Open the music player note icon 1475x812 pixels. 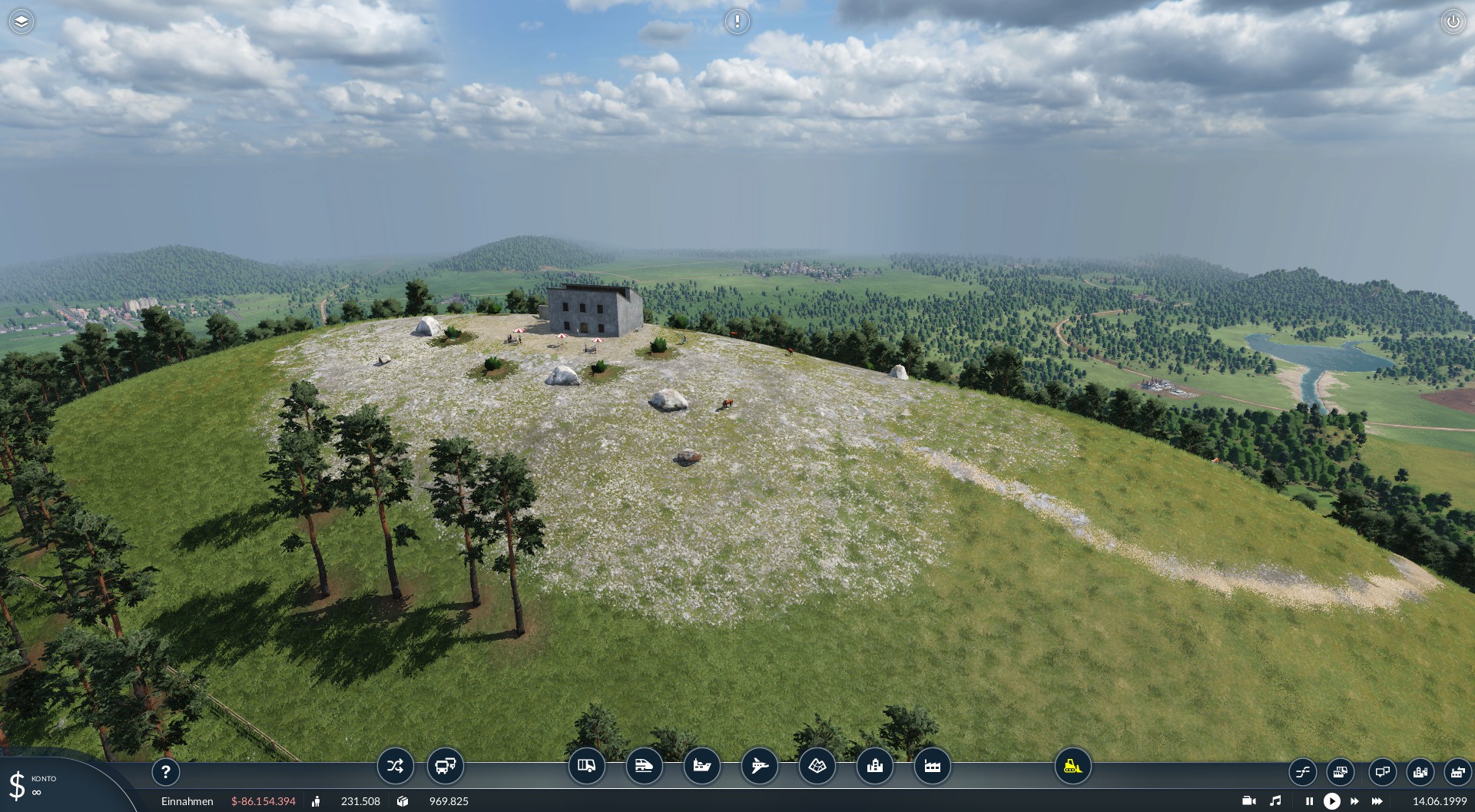click(x=1276, y=801)
